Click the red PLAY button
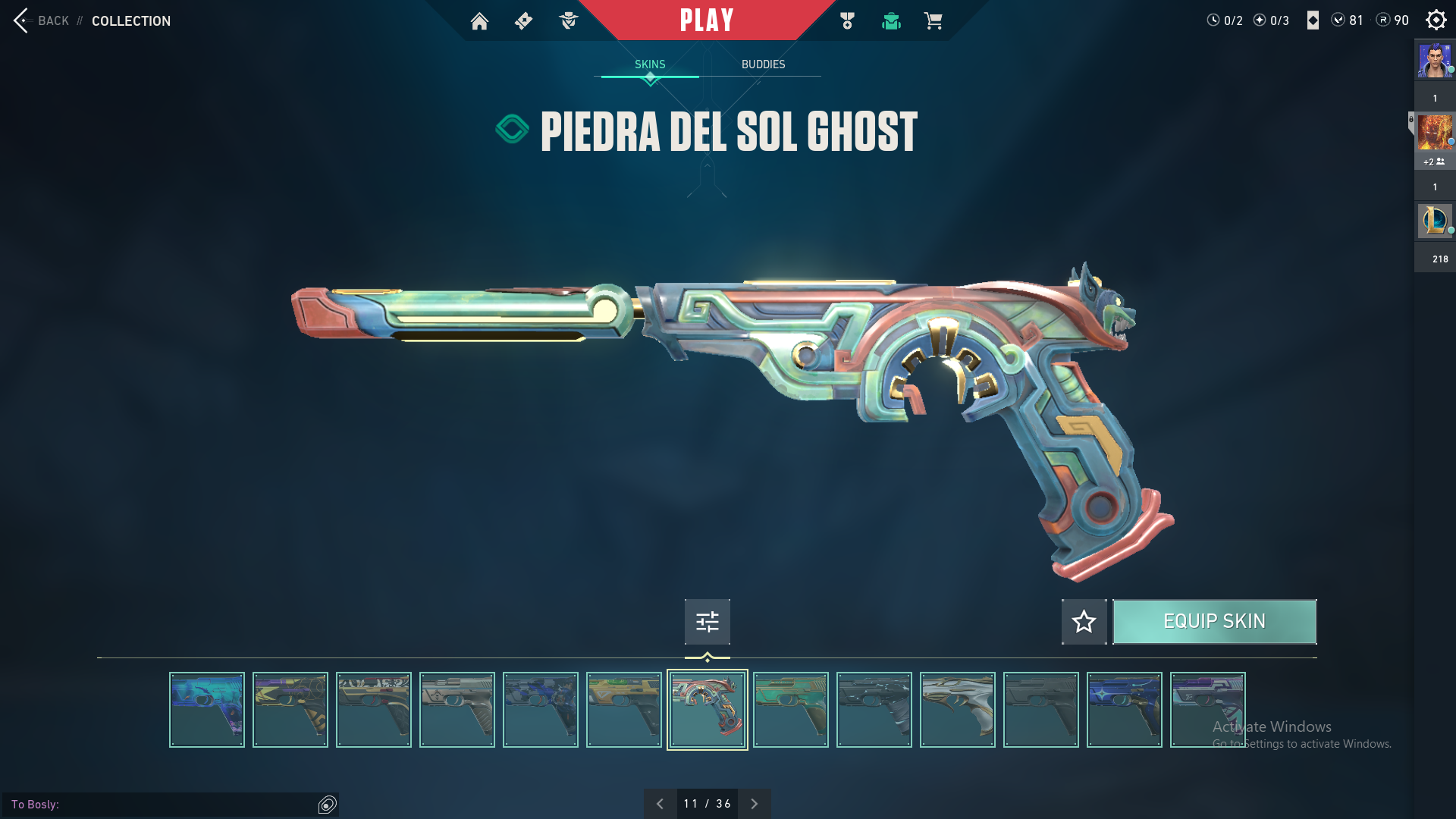 click(707, 20)
